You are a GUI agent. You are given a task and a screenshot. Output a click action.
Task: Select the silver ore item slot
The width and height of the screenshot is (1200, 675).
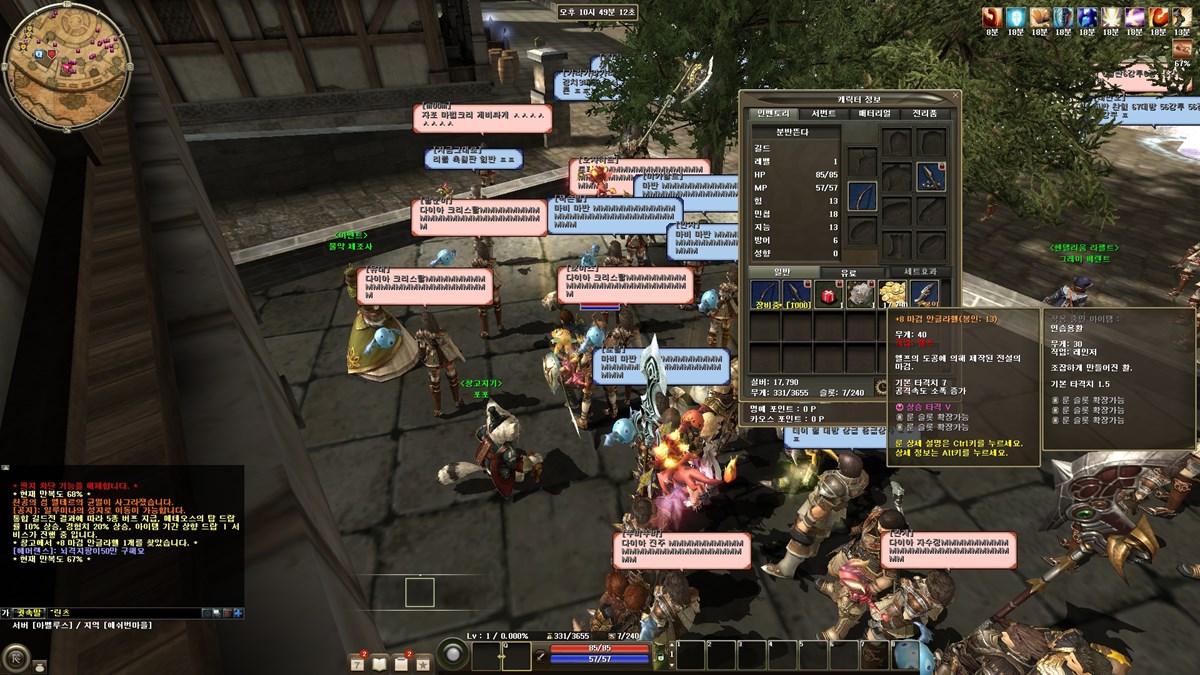(861, 294)
